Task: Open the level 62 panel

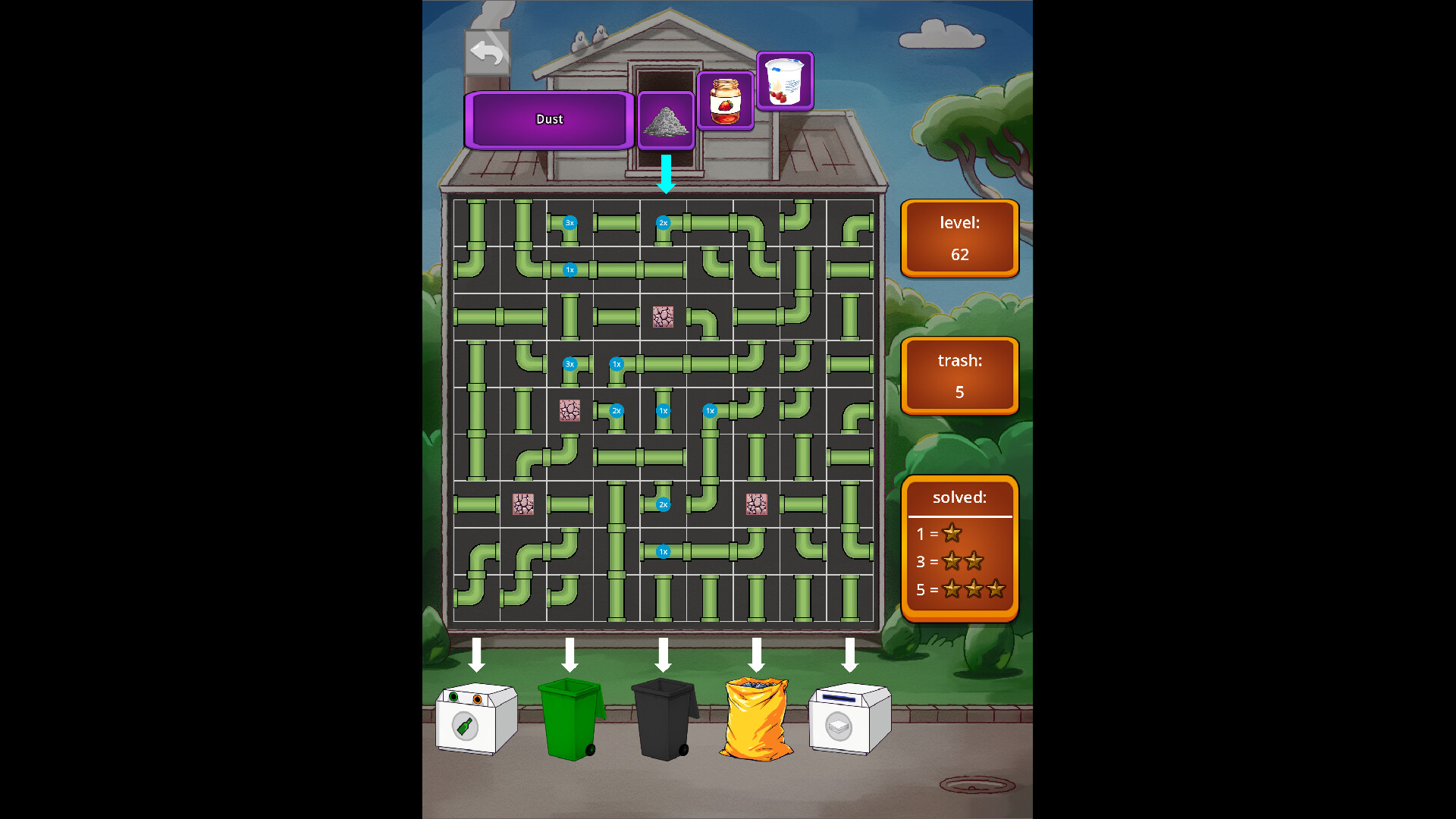Action: point(959,237)
